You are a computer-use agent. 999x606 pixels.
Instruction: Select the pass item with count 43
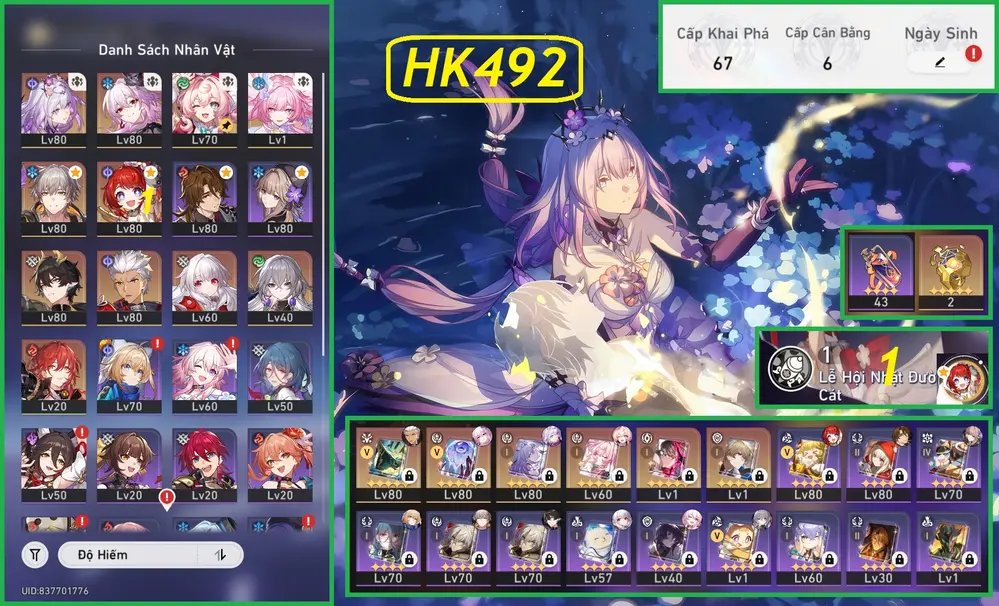881,270
